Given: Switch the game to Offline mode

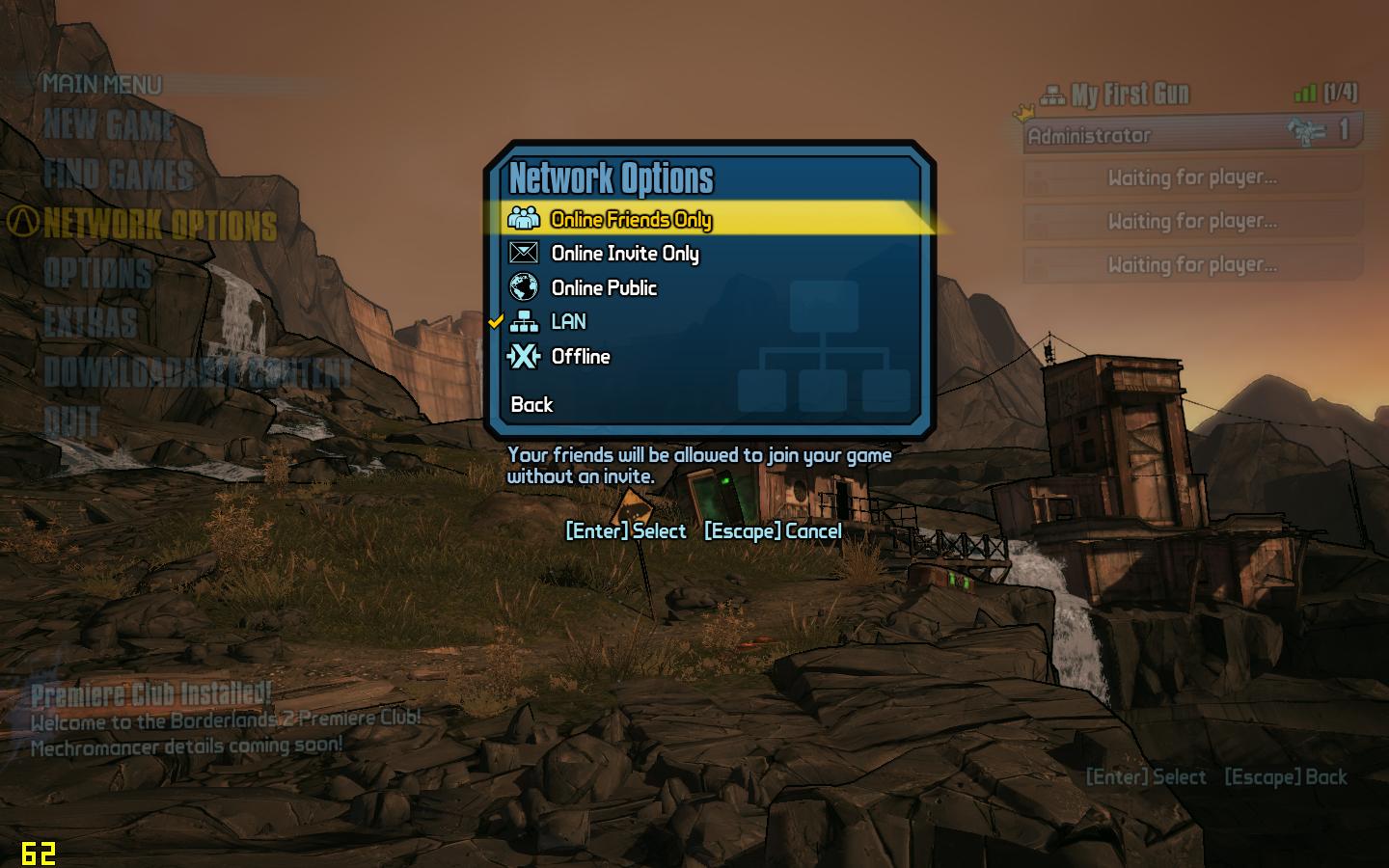Looking at the screenshot, I should pyautogui.click(x=580, y=357).
